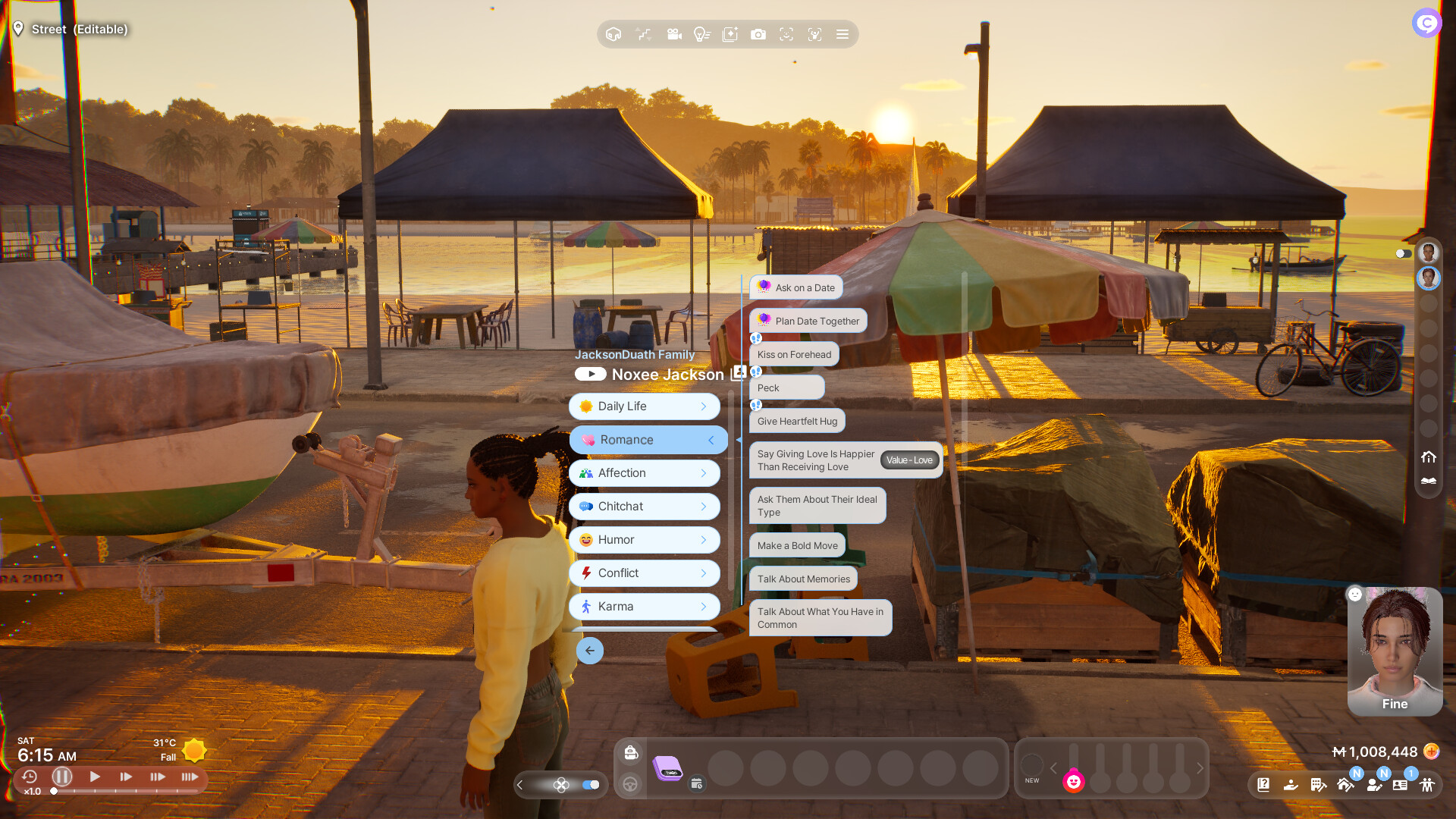Click the blue back arrow button
The height and width of the screenshot is (819, 1456).
pyautogui.click(x=590, y=651)
